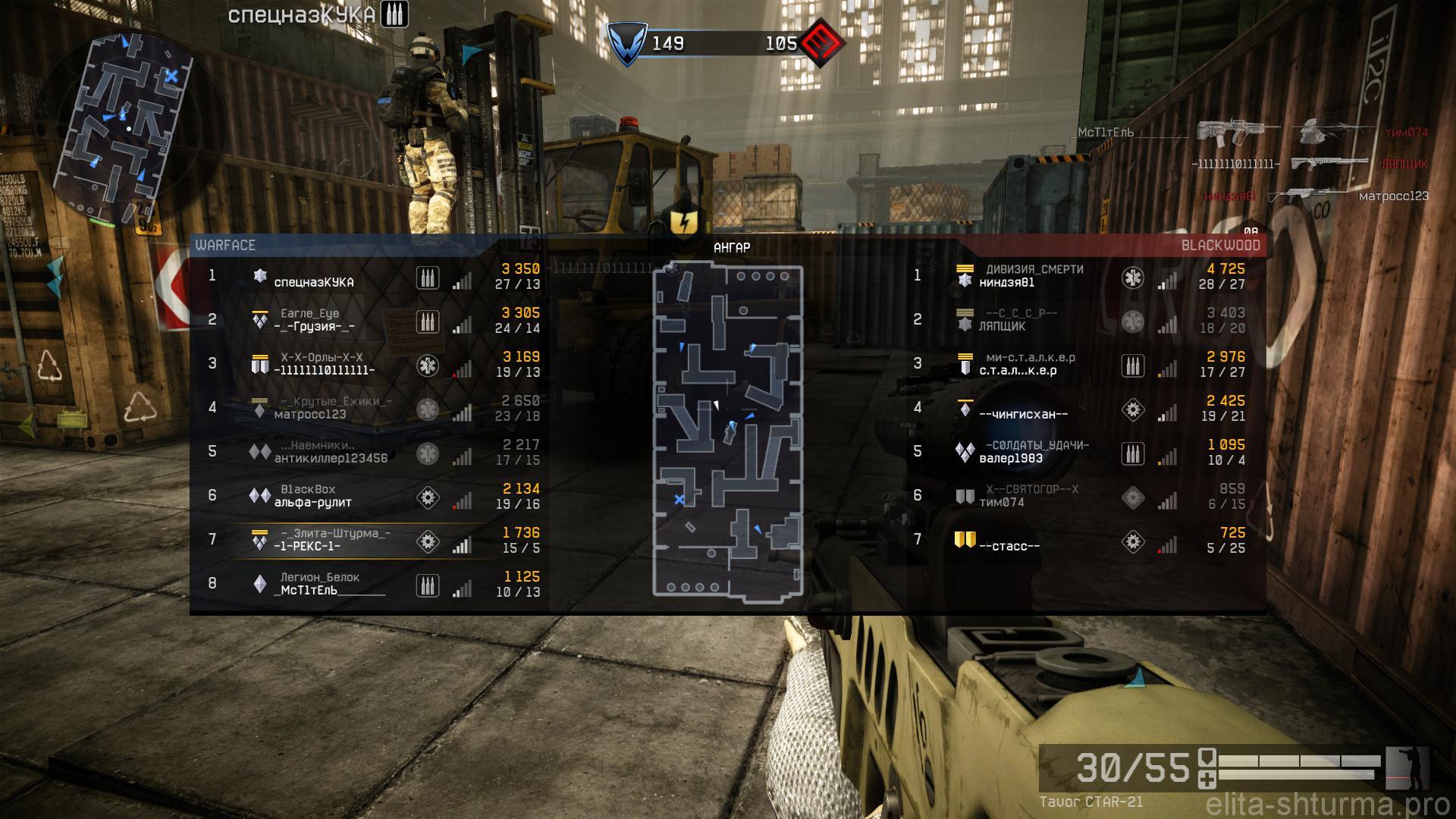Select _МсТ1тЕль_ row at bottom of Warface list
This screenshot has height=819, width=1456.
(364, 585)
